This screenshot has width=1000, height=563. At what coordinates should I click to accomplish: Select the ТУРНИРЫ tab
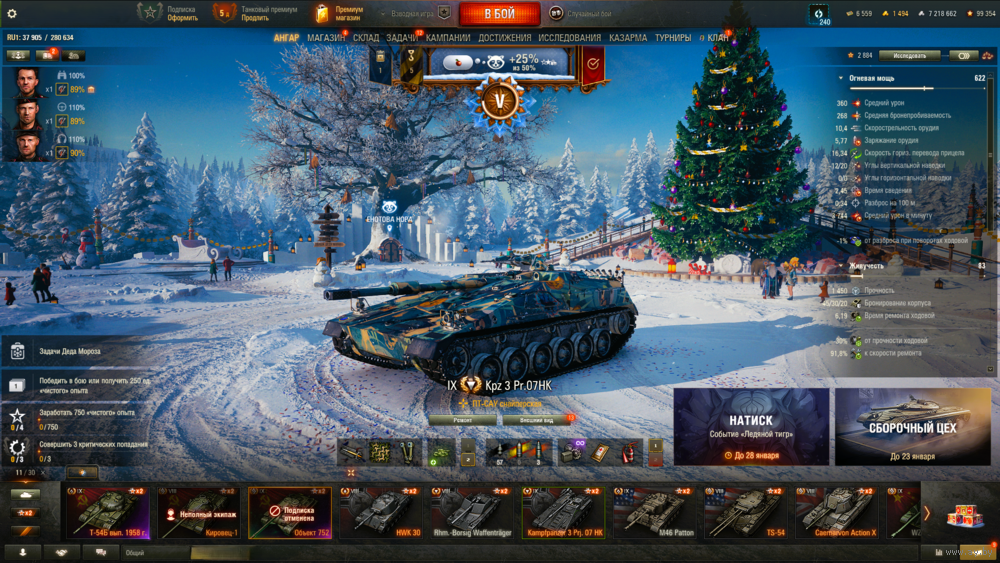pos(673,38)
